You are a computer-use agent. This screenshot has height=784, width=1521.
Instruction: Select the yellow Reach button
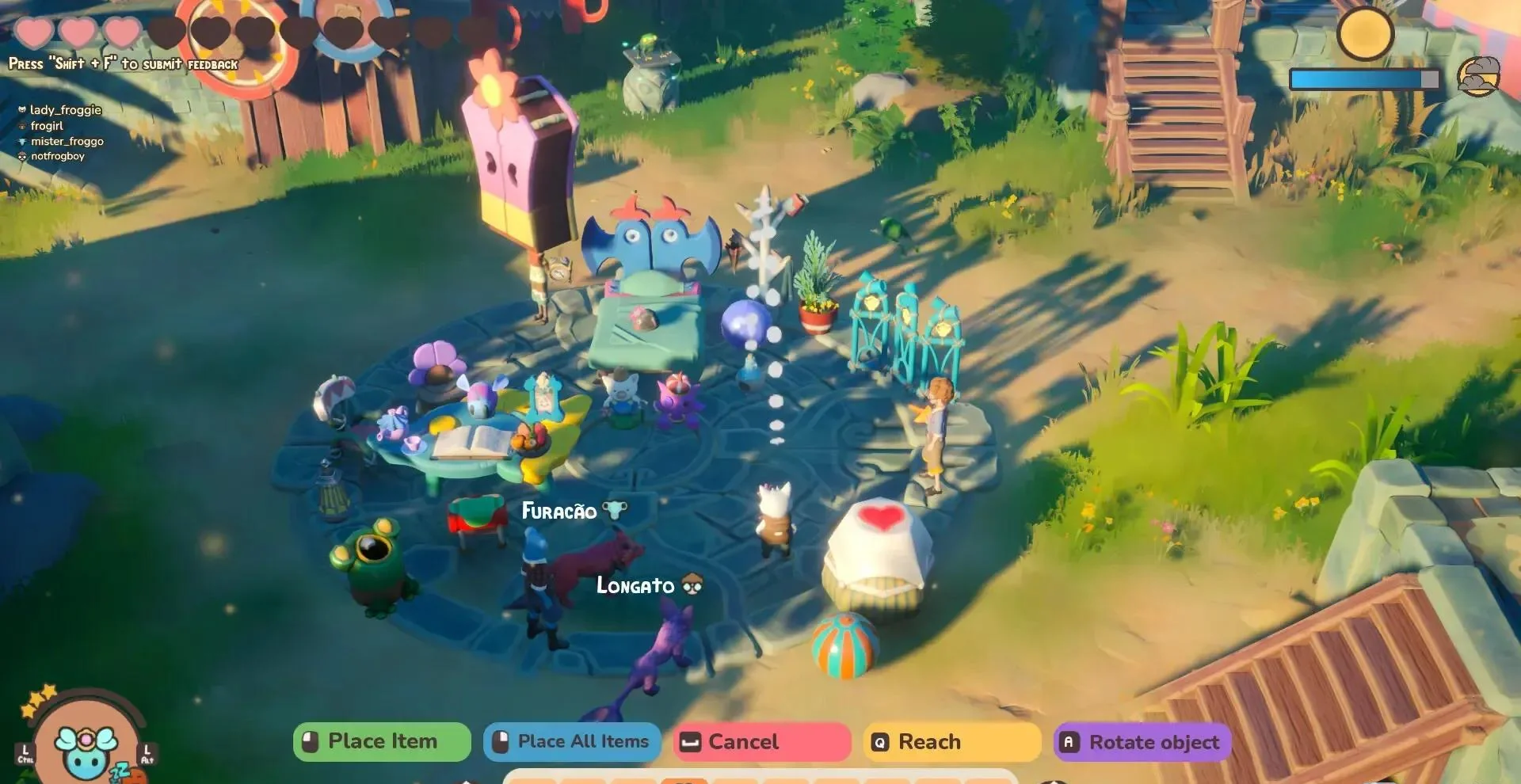point(952,742)
